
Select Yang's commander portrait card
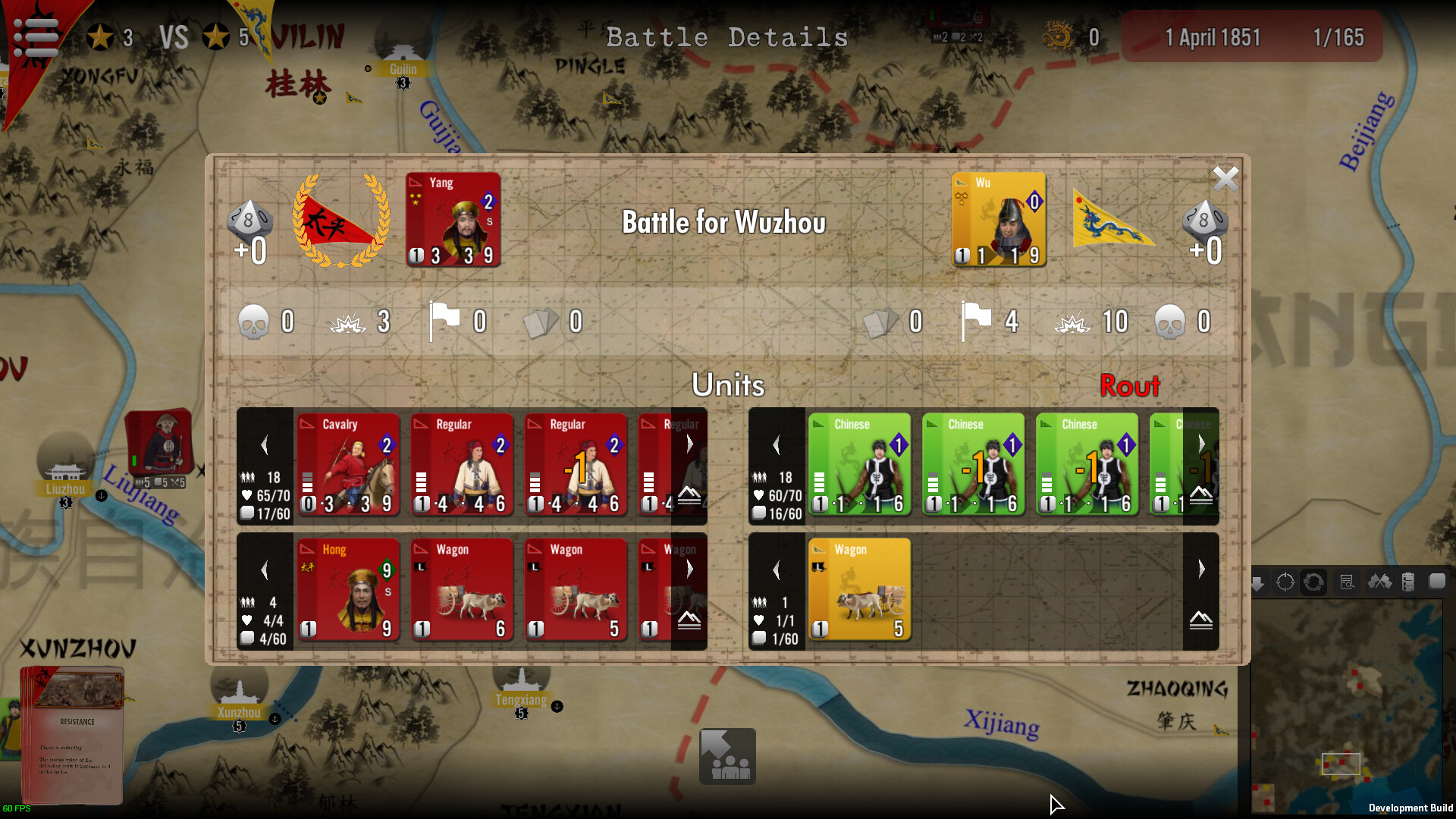coord(453,219)
